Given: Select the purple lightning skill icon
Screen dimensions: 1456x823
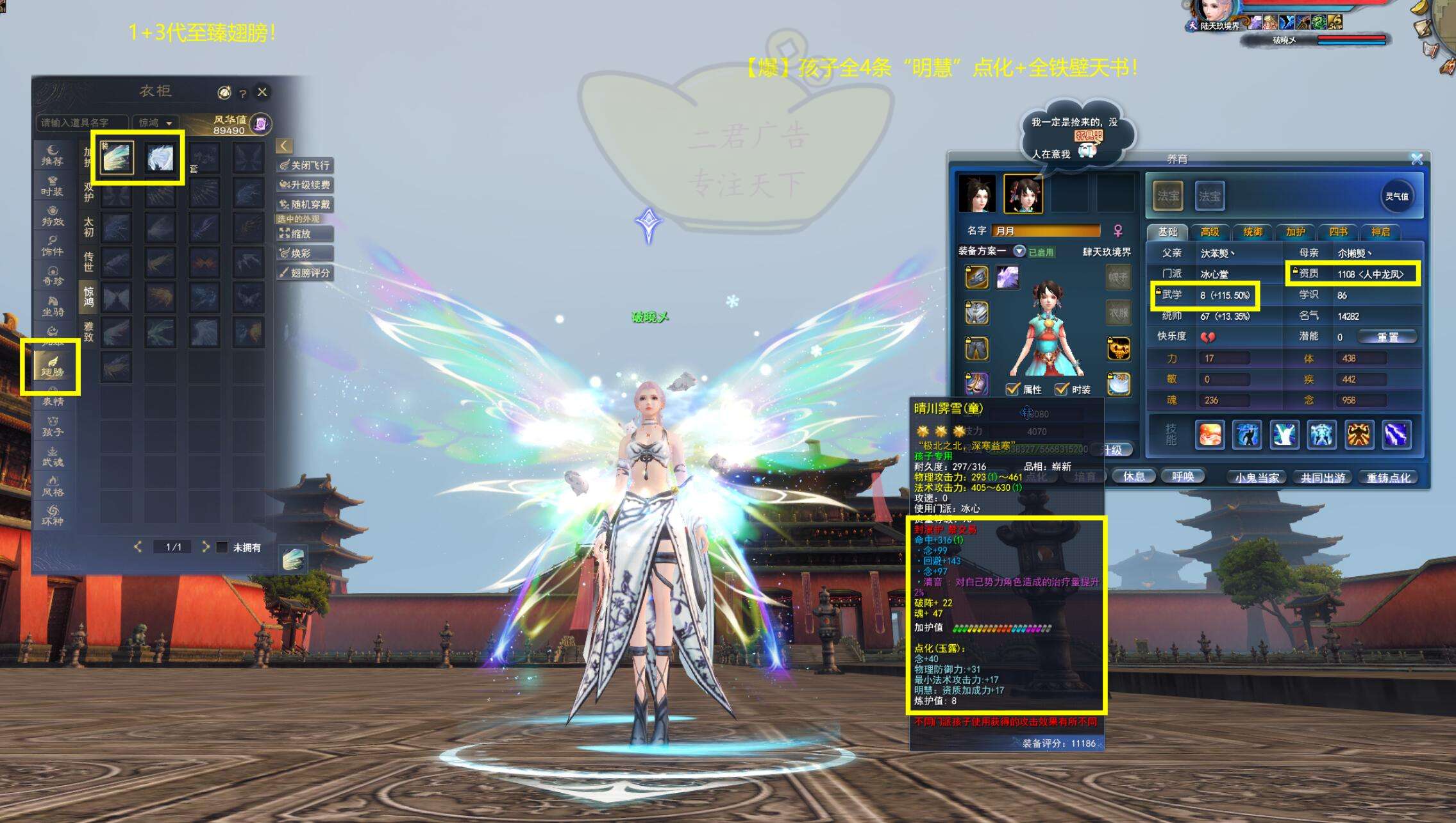Looking at the screenshot, I should pos(1396,435).
